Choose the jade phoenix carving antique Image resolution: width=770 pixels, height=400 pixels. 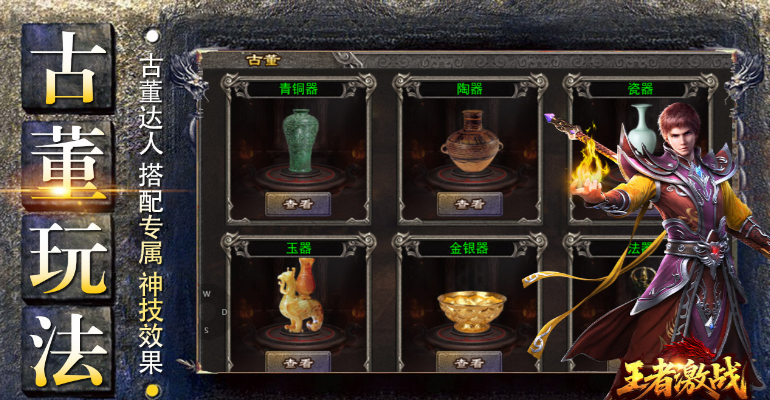coord(296,296)
